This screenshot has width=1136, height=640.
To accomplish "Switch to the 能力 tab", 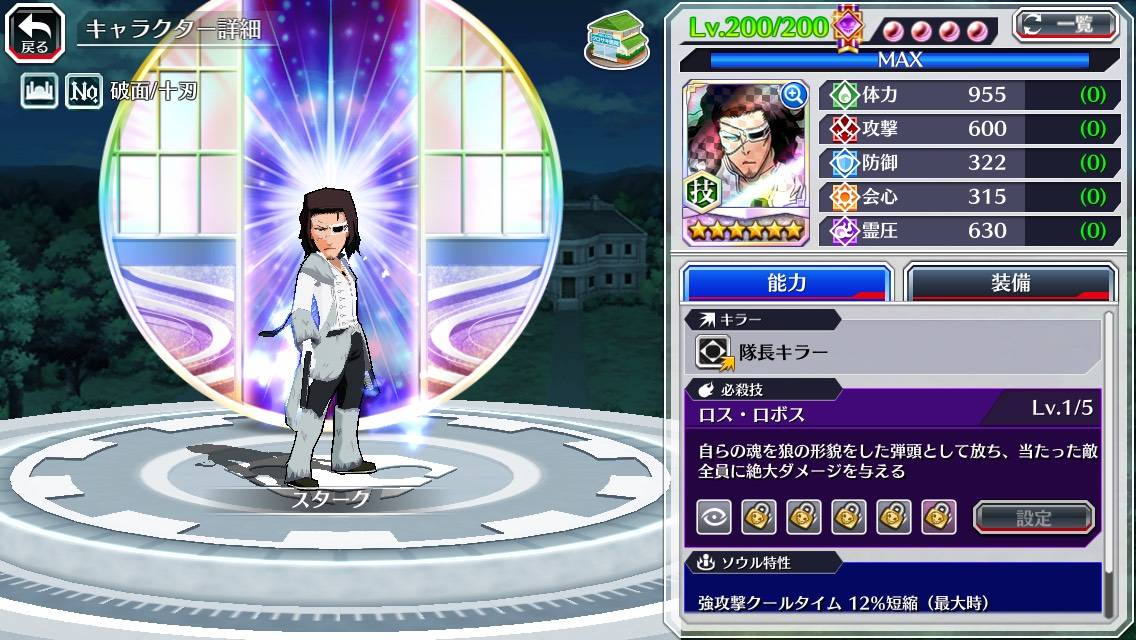I will click(787, 283).
